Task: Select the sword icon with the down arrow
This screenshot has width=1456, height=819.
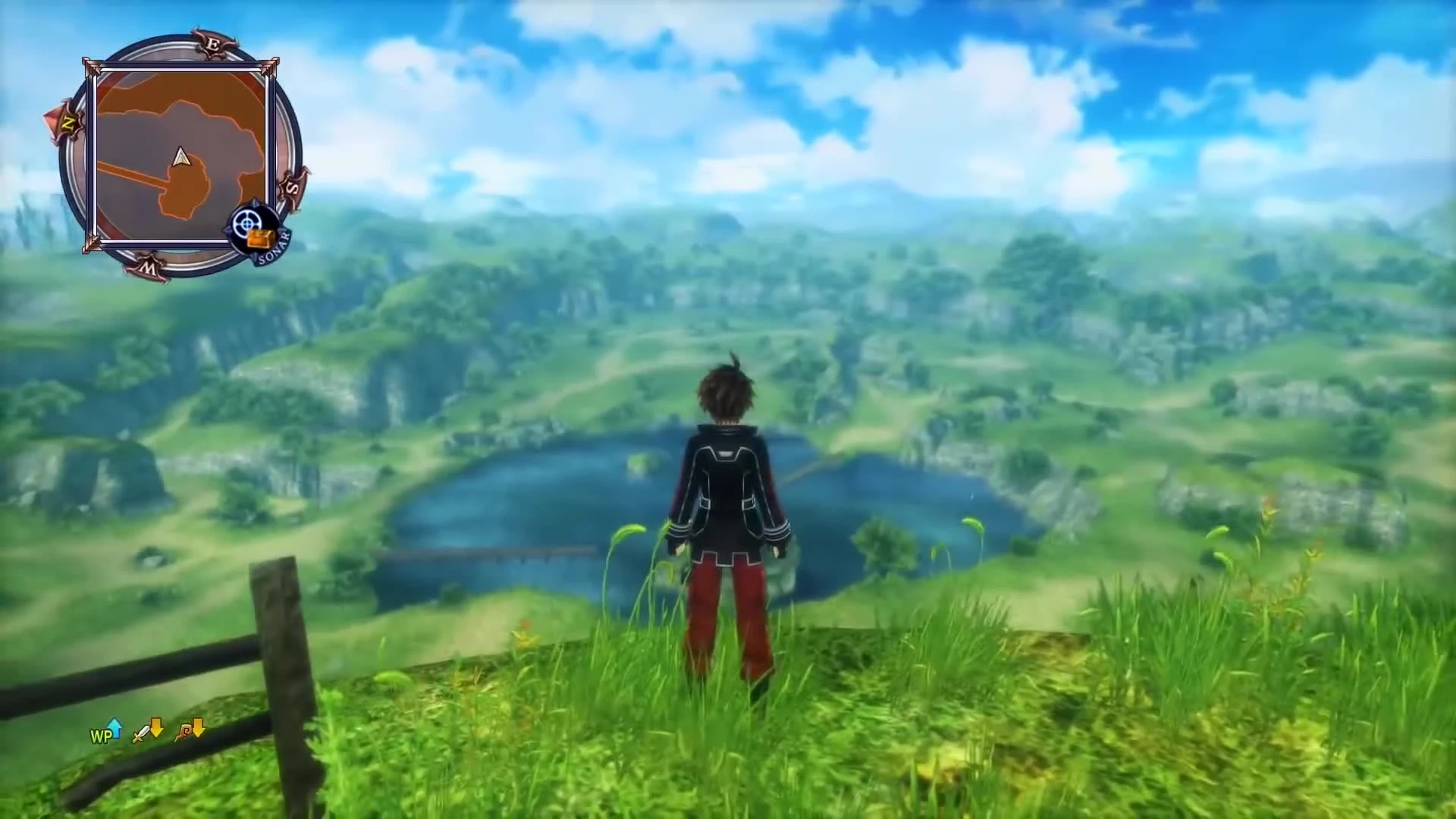Action: (x=140, y=733)
